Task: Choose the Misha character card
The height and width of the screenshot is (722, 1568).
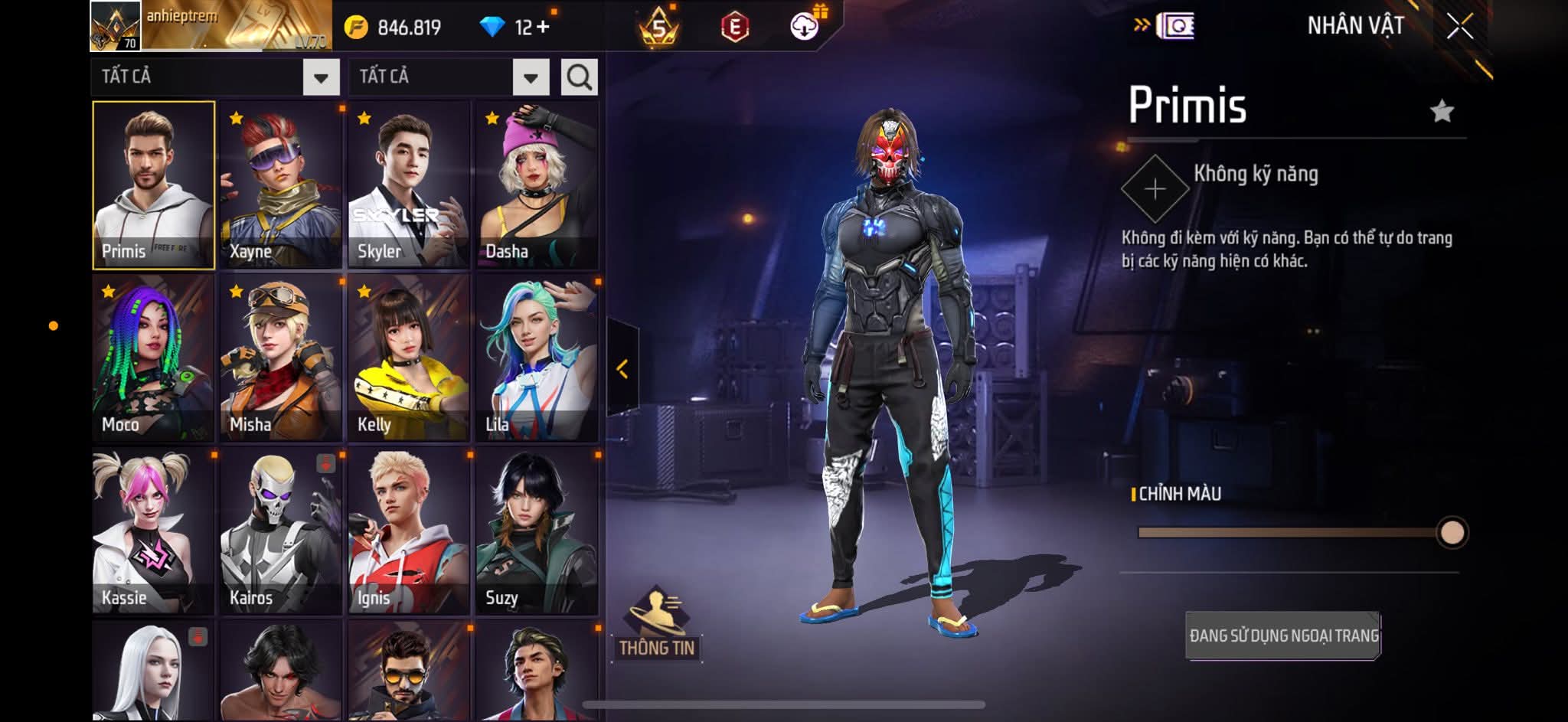Action: [281, 358]
